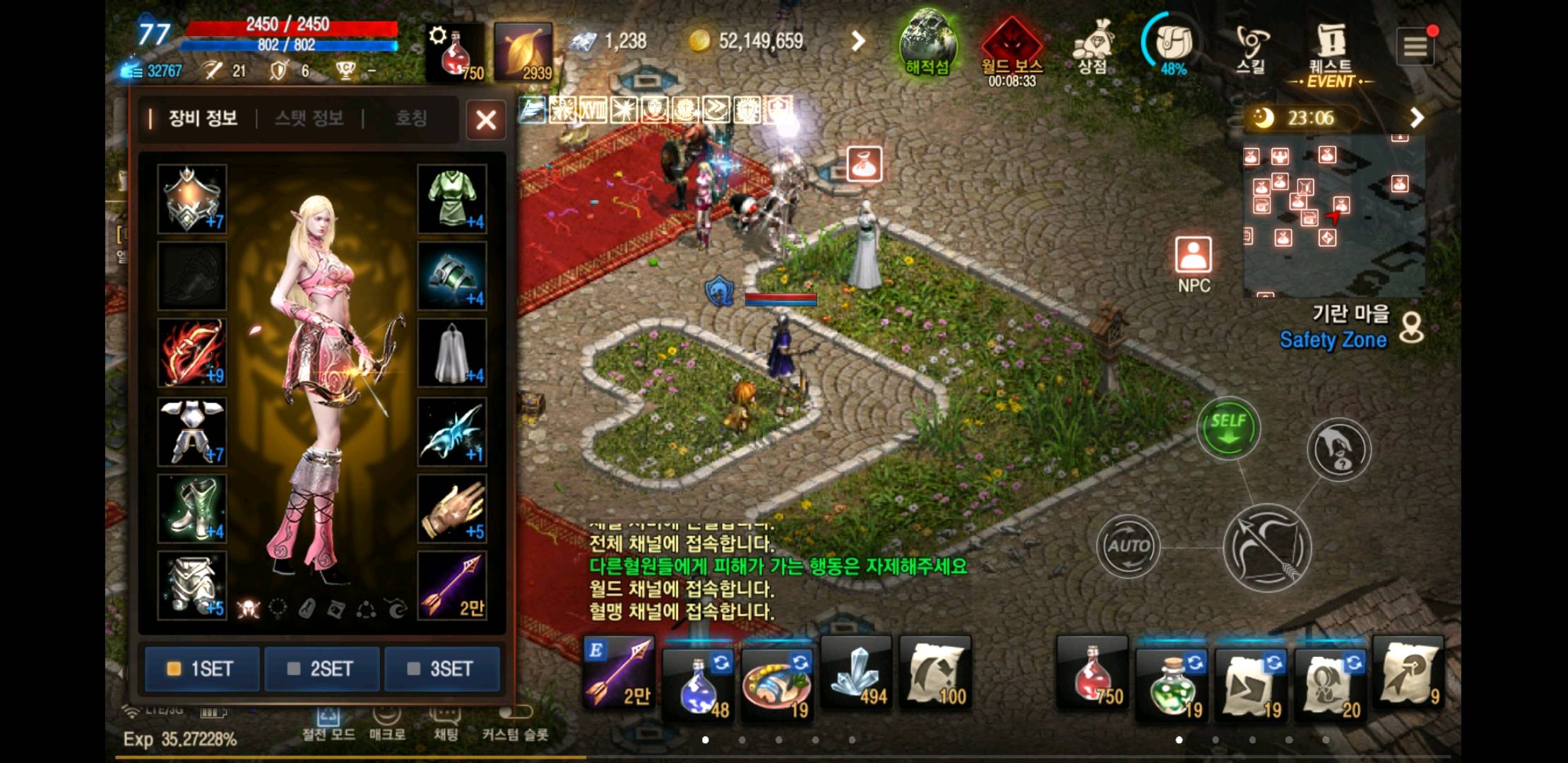The height and width of the screenshot is (763, 1568).
Task: Expand the currency bar with the arrow chevron
Action: [857, 41]
